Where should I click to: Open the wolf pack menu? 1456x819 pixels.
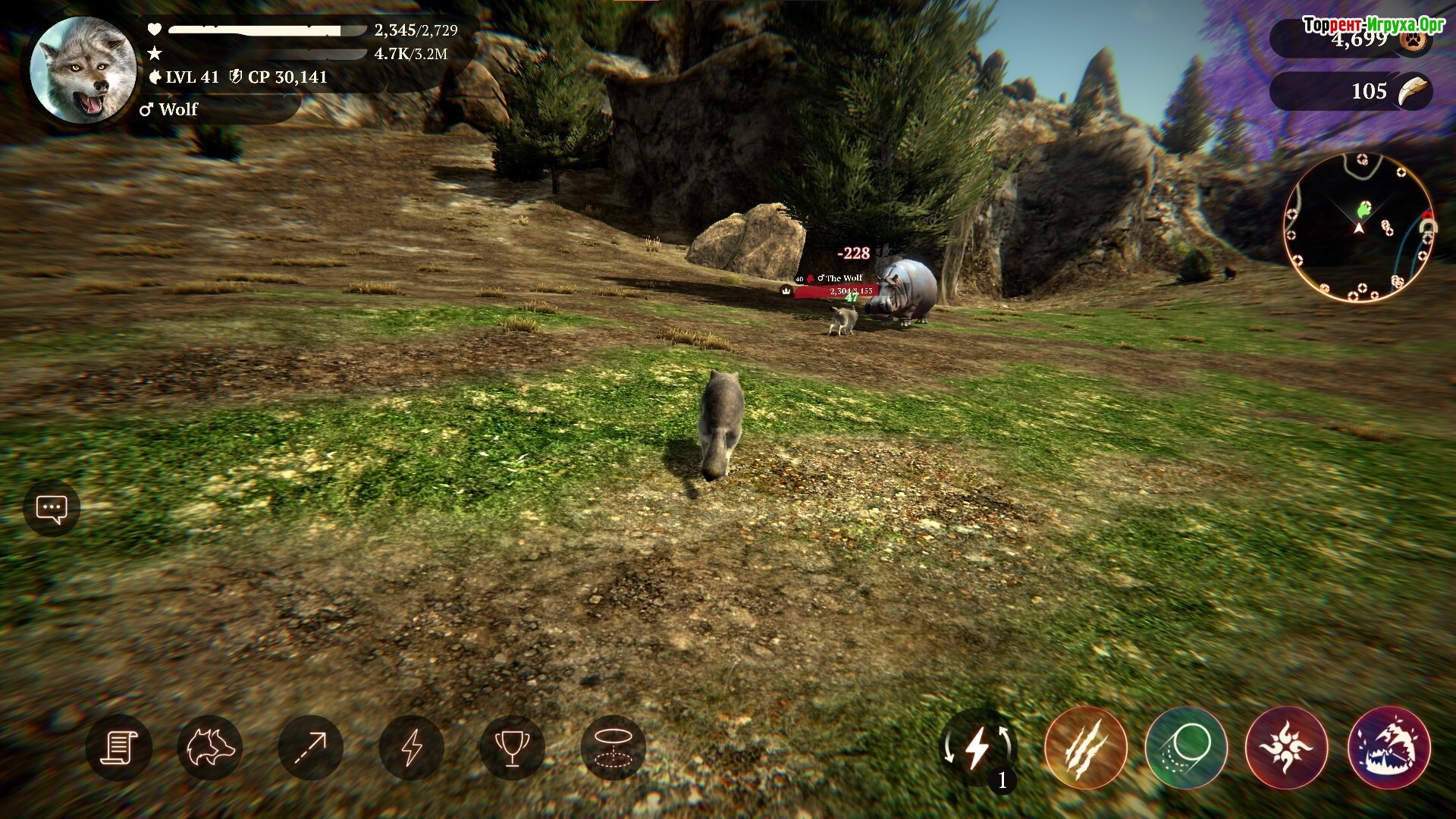210,748
